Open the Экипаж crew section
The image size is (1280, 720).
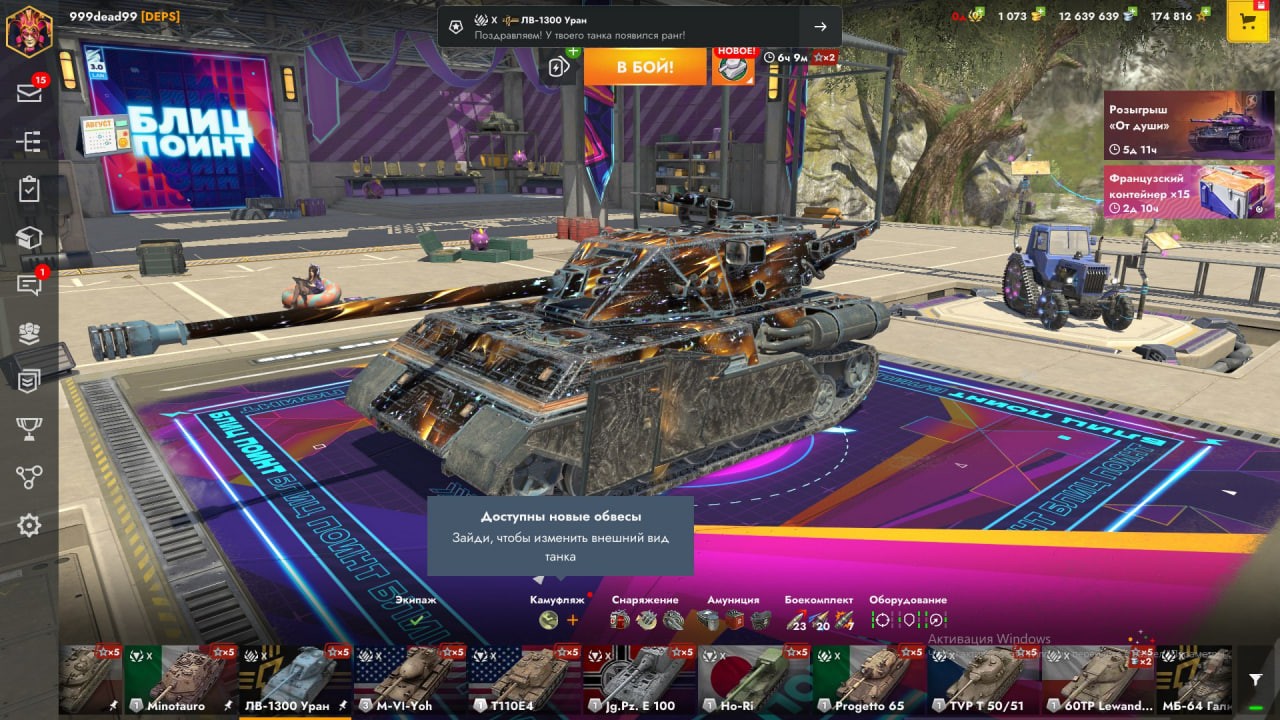[415, 612]
